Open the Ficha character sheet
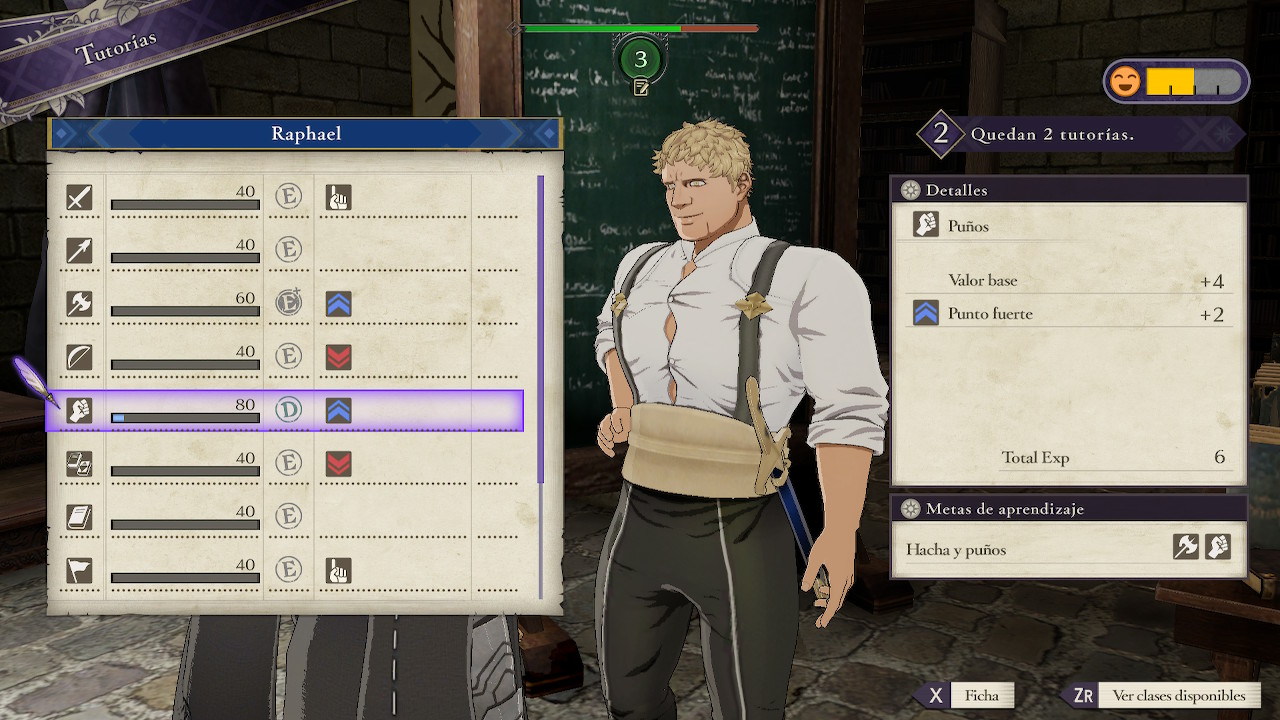The height and width of the screenshot is (720, 1280). (965, 696)
